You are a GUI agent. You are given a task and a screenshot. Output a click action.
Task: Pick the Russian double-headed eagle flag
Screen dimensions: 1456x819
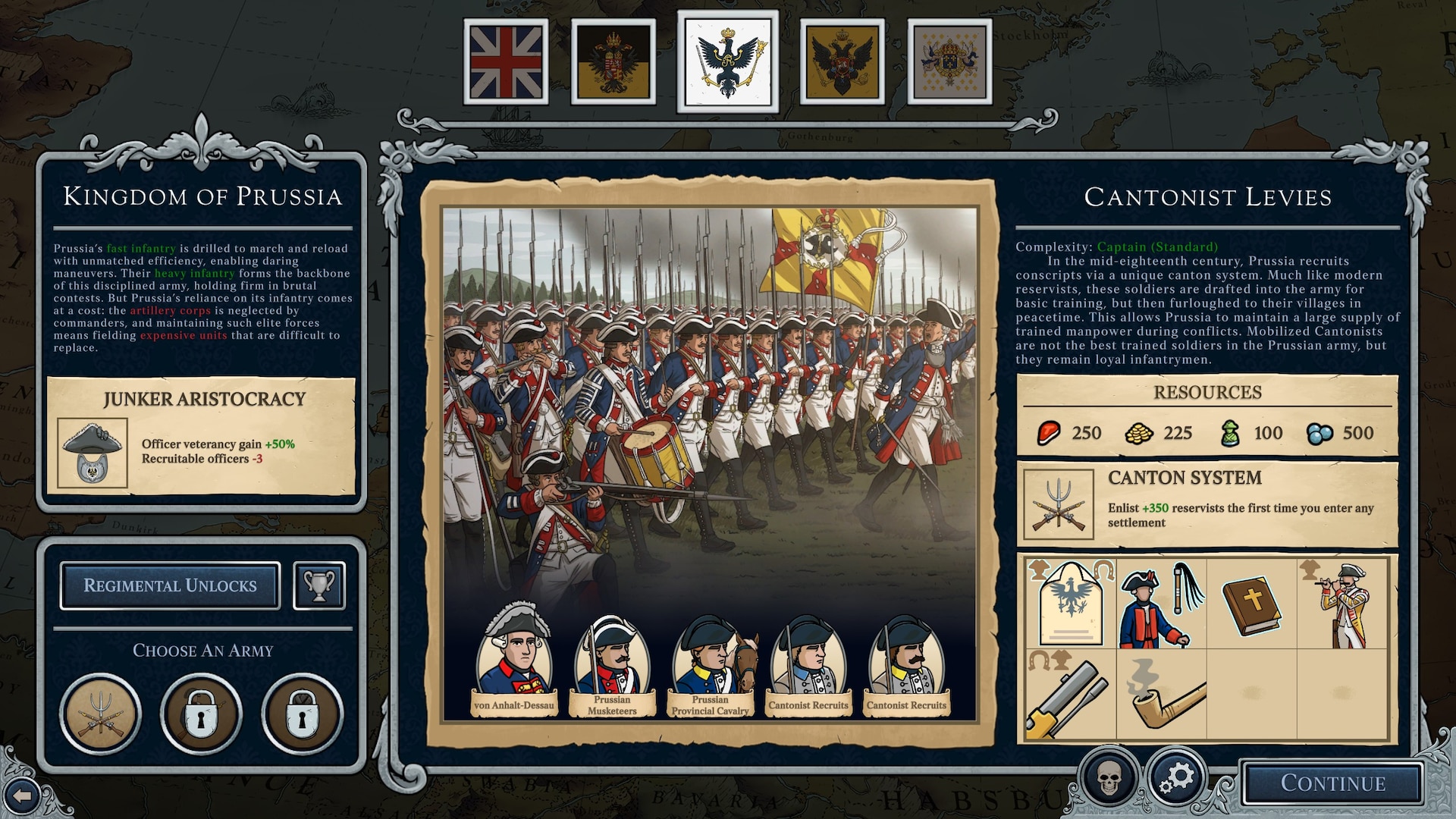click(842, 61)
